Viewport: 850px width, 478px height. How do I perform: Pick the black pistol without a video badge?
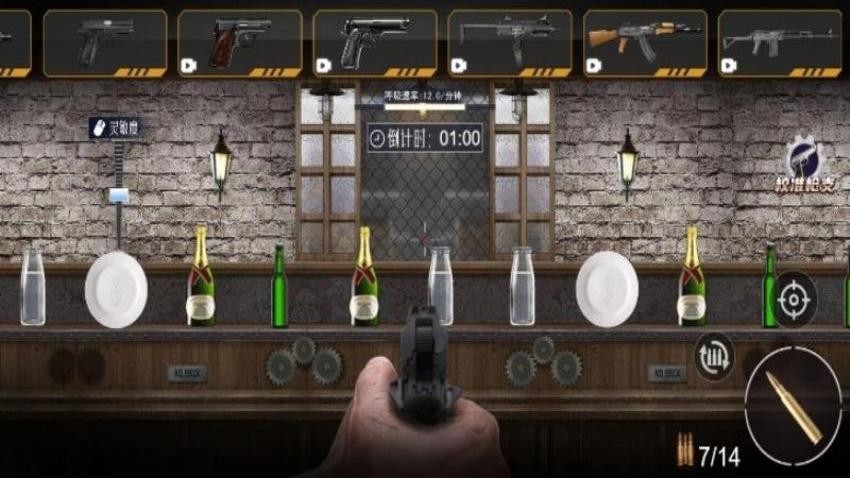click(x=105, y=42)
